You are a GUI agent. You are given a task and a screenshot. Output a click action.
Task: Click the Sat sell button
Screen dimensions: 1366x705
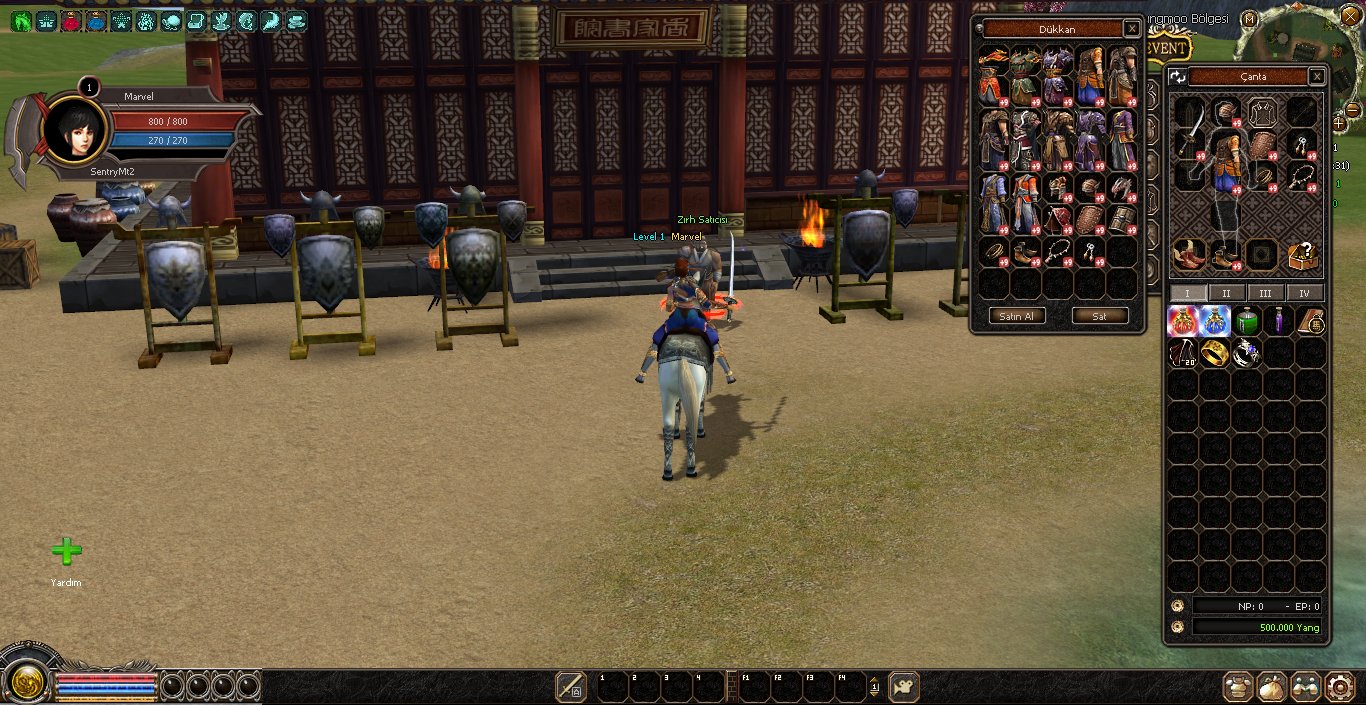pos(1099,316)
